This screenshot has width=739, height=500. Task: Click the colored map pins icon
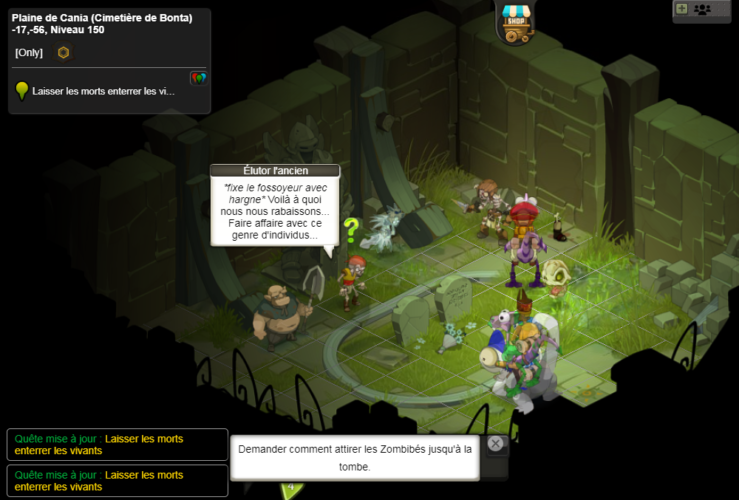click(x=198, y=77)
